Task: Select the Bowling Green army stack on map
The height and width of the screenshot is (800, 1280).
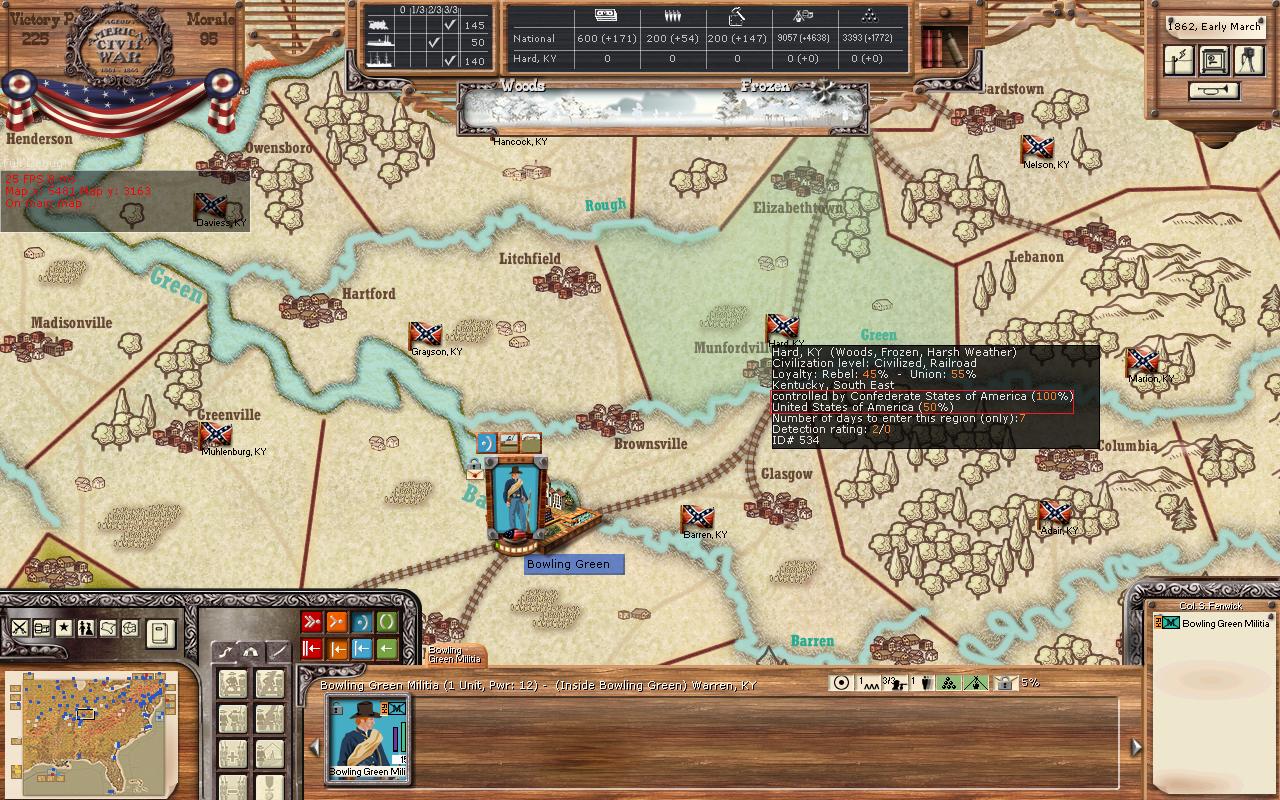Action: [517, 500]
